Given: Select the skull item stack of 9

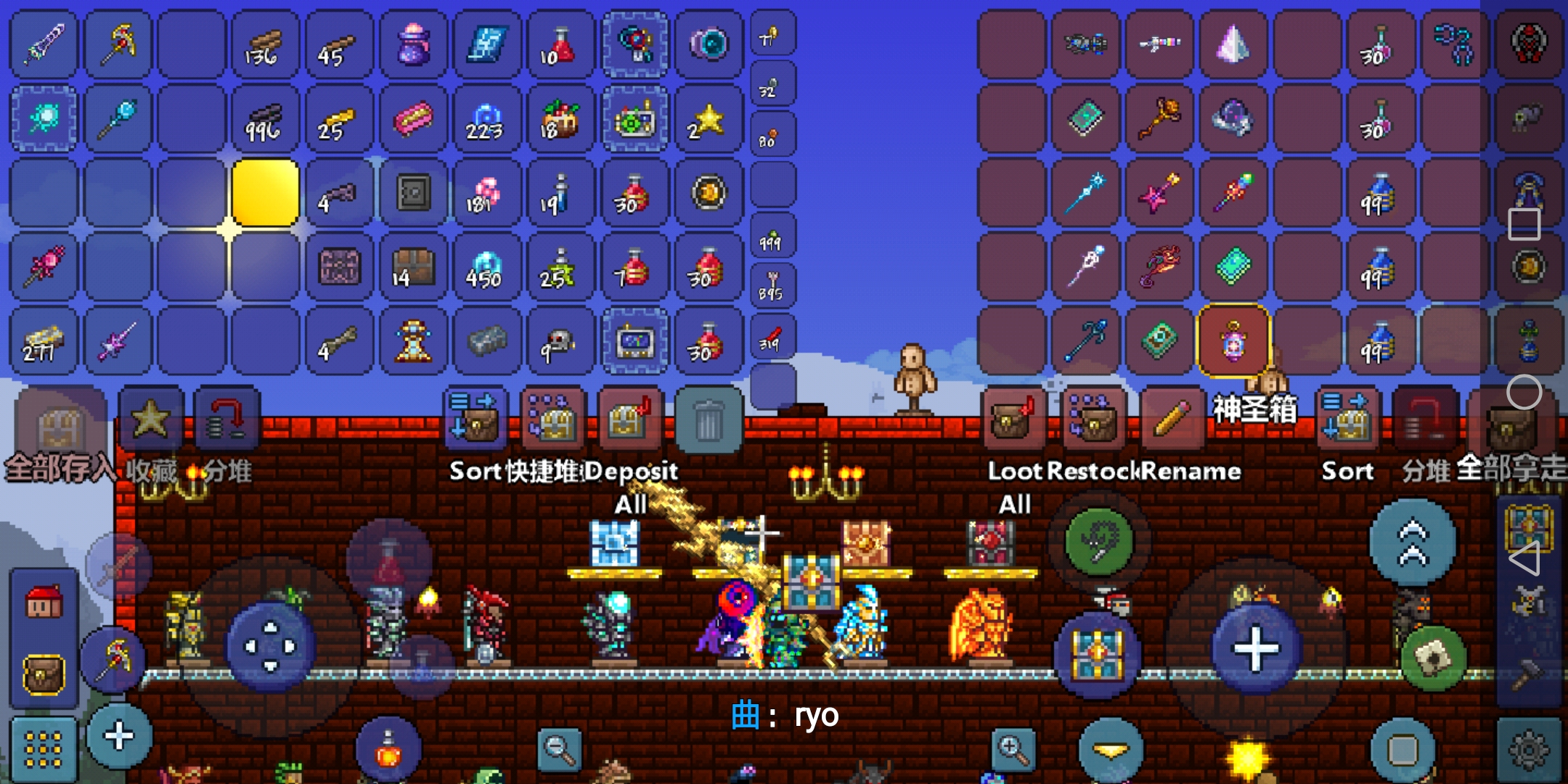Looking at the screenshot, I should coord(560,342).
